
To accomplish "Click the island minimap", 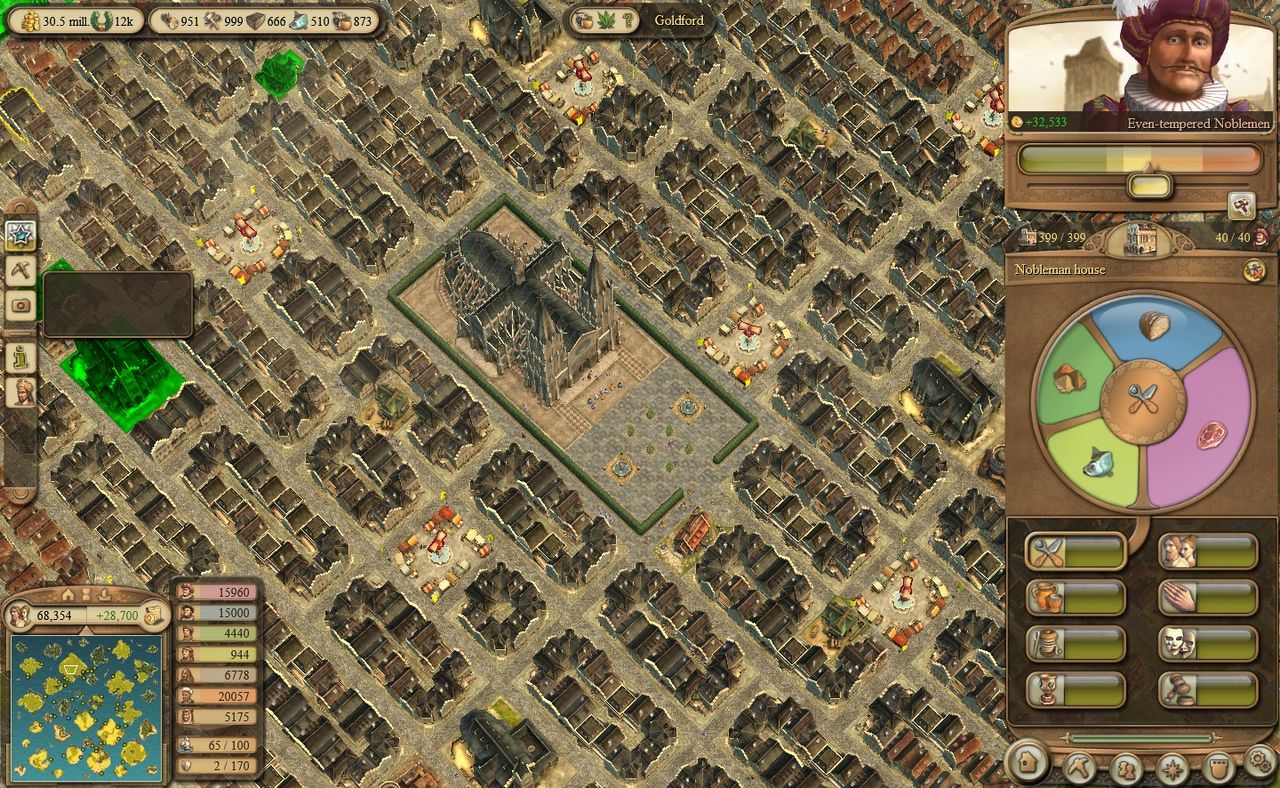I will (86, 708).
